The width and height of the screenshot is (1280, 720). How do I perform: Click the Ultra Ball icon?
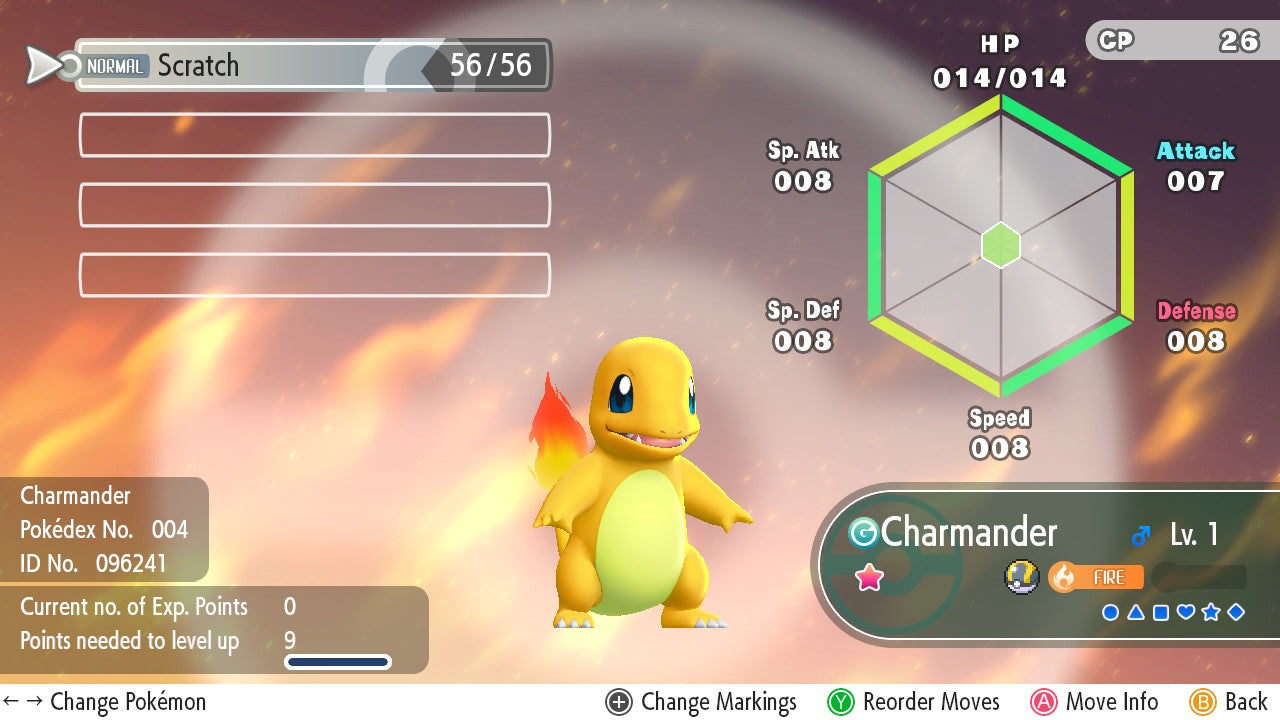(1020, 577)
